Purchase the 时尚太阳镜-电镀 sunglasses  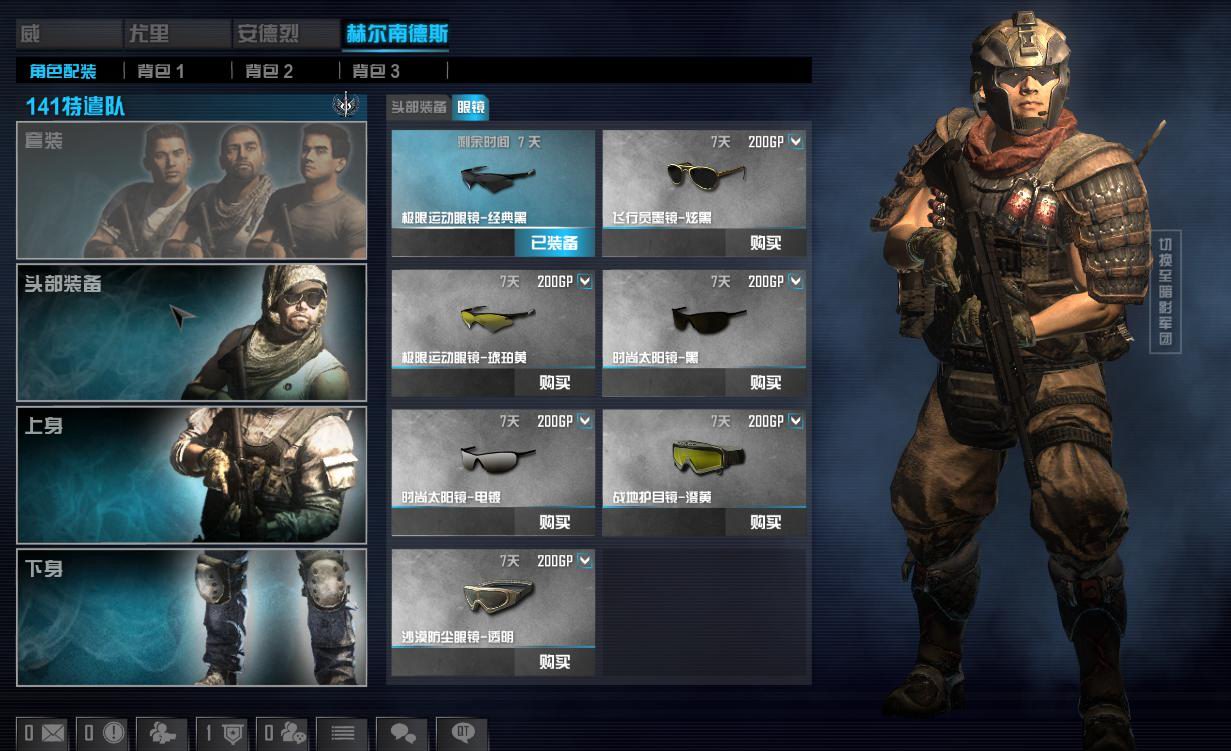click(x=554, y=522)
